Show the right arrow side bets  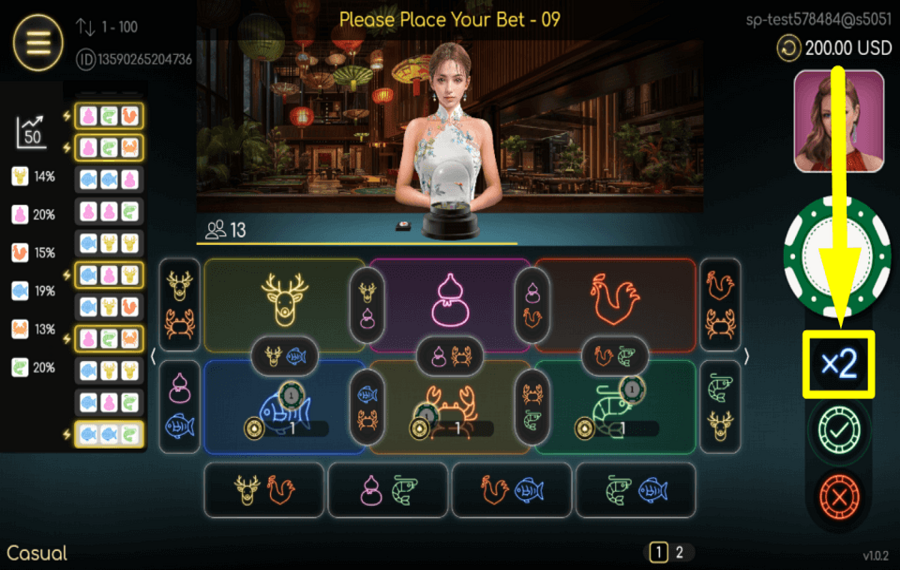(746, 356)
